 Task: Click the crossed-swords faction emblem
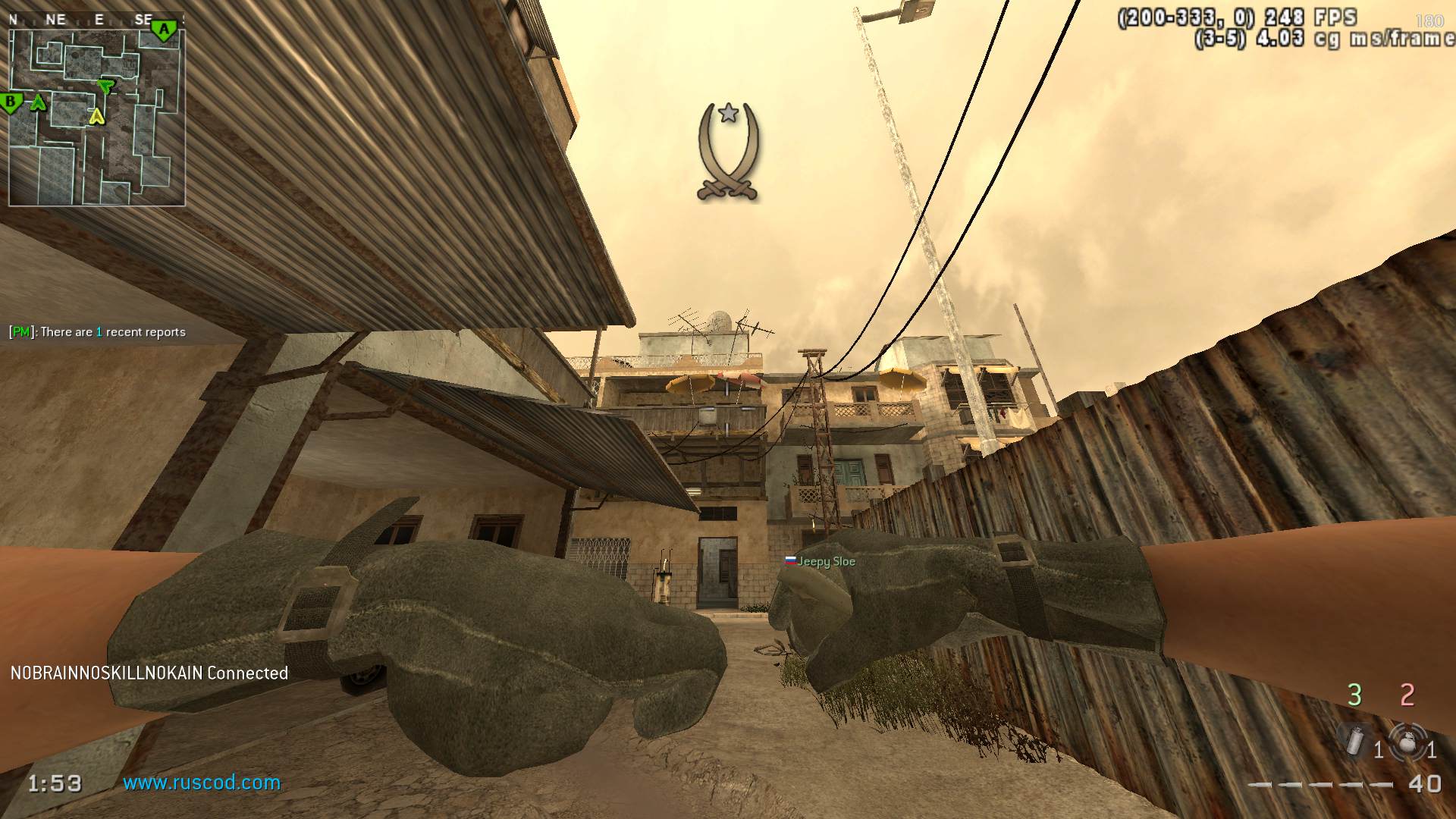pyautogui.click(x=728, y=152)
